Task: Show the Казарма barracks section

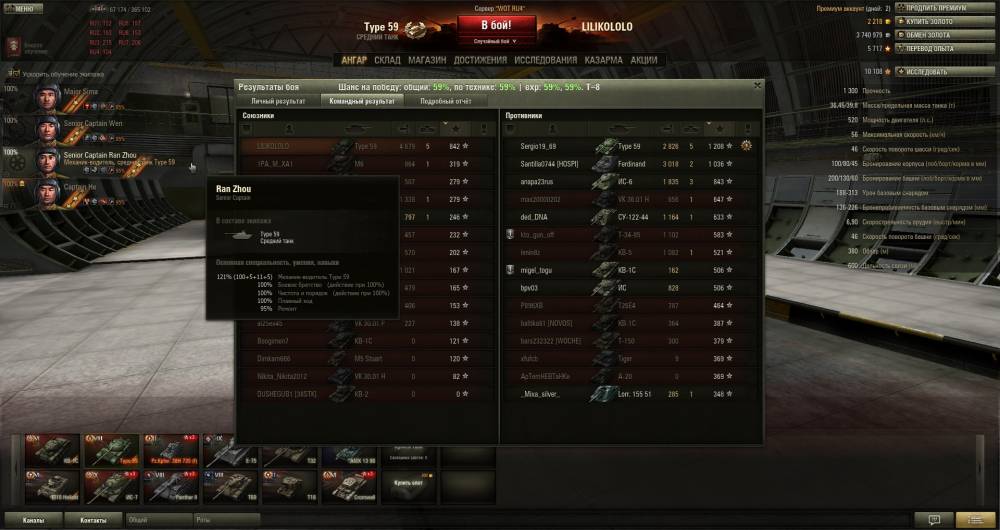Action: click(x=603, y=60)
